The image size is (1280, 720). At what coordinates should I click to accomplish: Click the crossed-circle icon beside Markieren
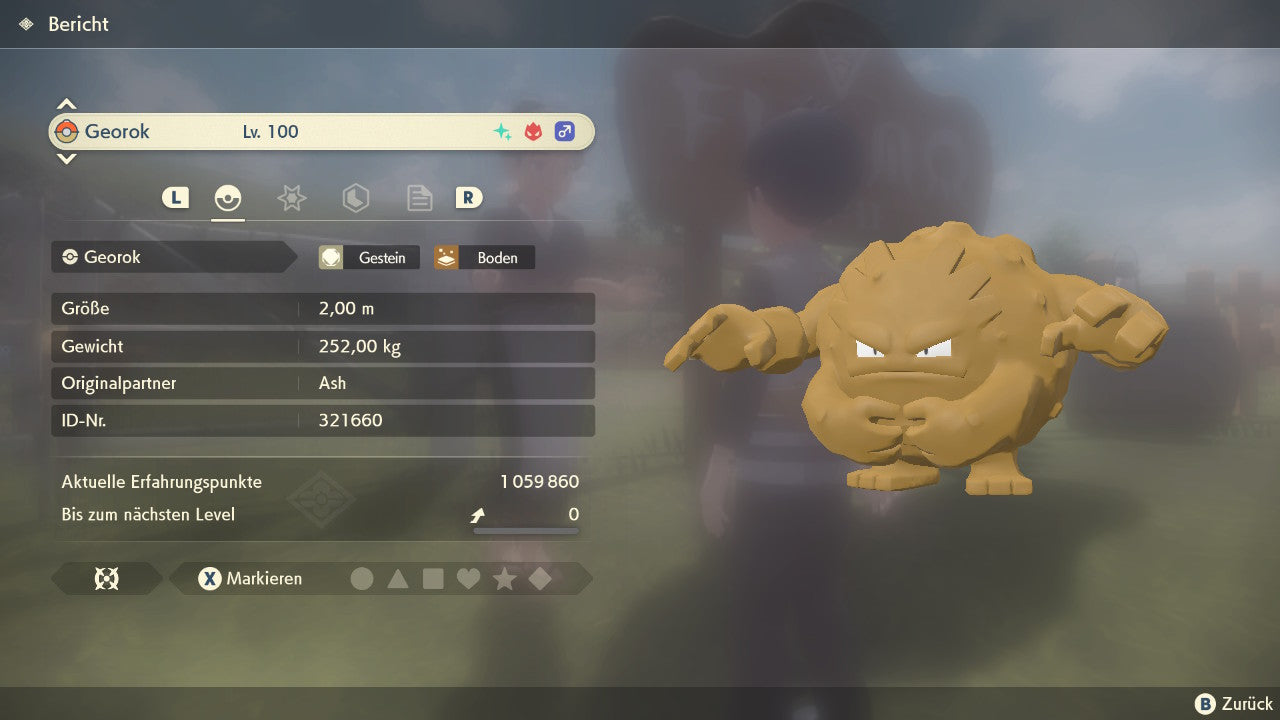coord(106,579)
